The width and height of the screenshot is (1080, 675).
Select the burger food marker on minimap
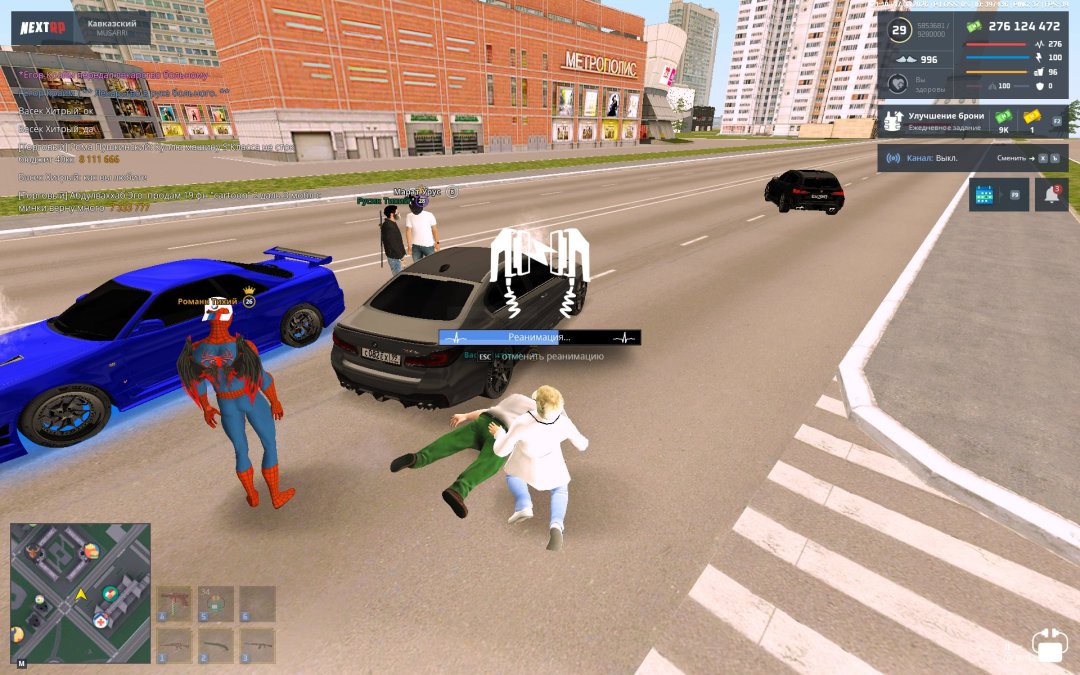[x=91, y=550]
